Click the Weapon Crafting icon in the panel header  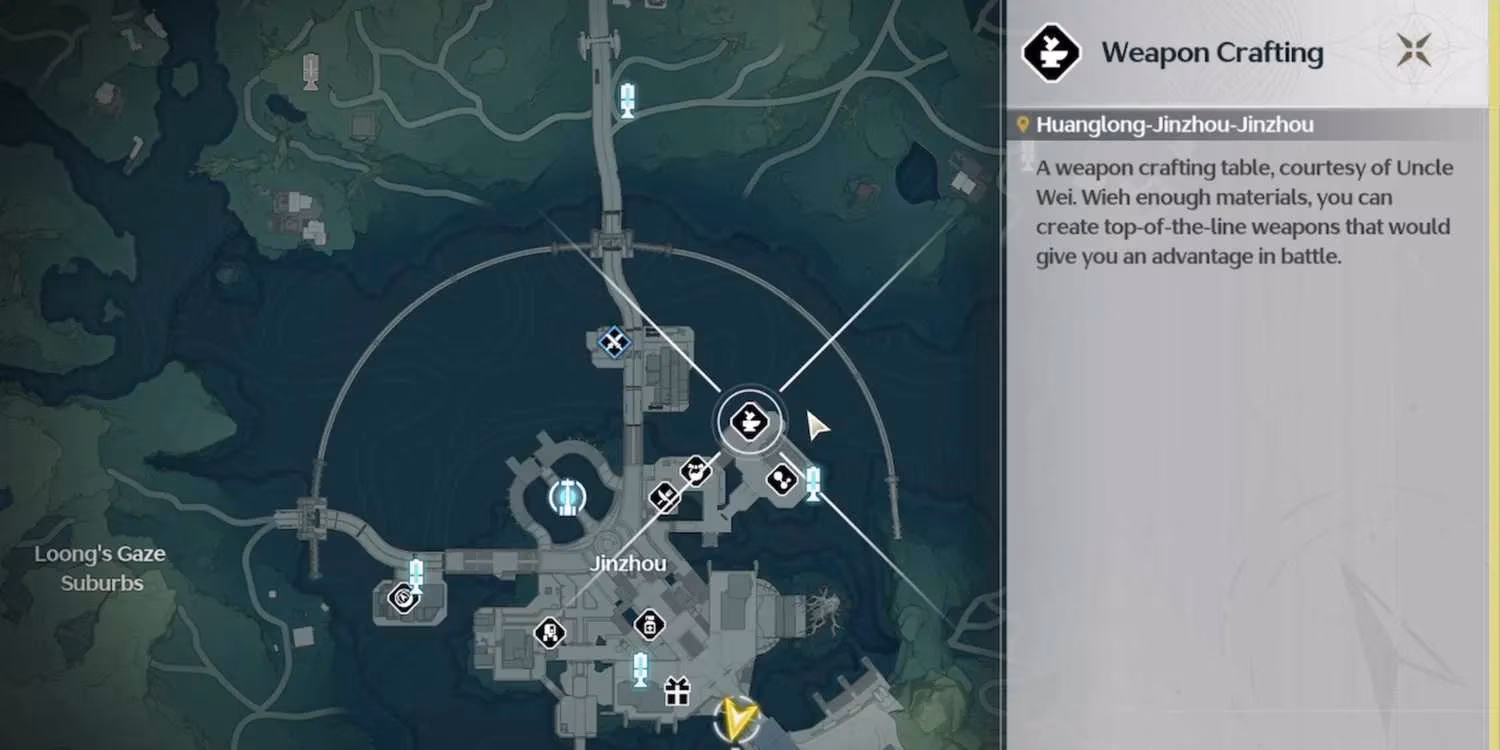(x=1050, y=50)
